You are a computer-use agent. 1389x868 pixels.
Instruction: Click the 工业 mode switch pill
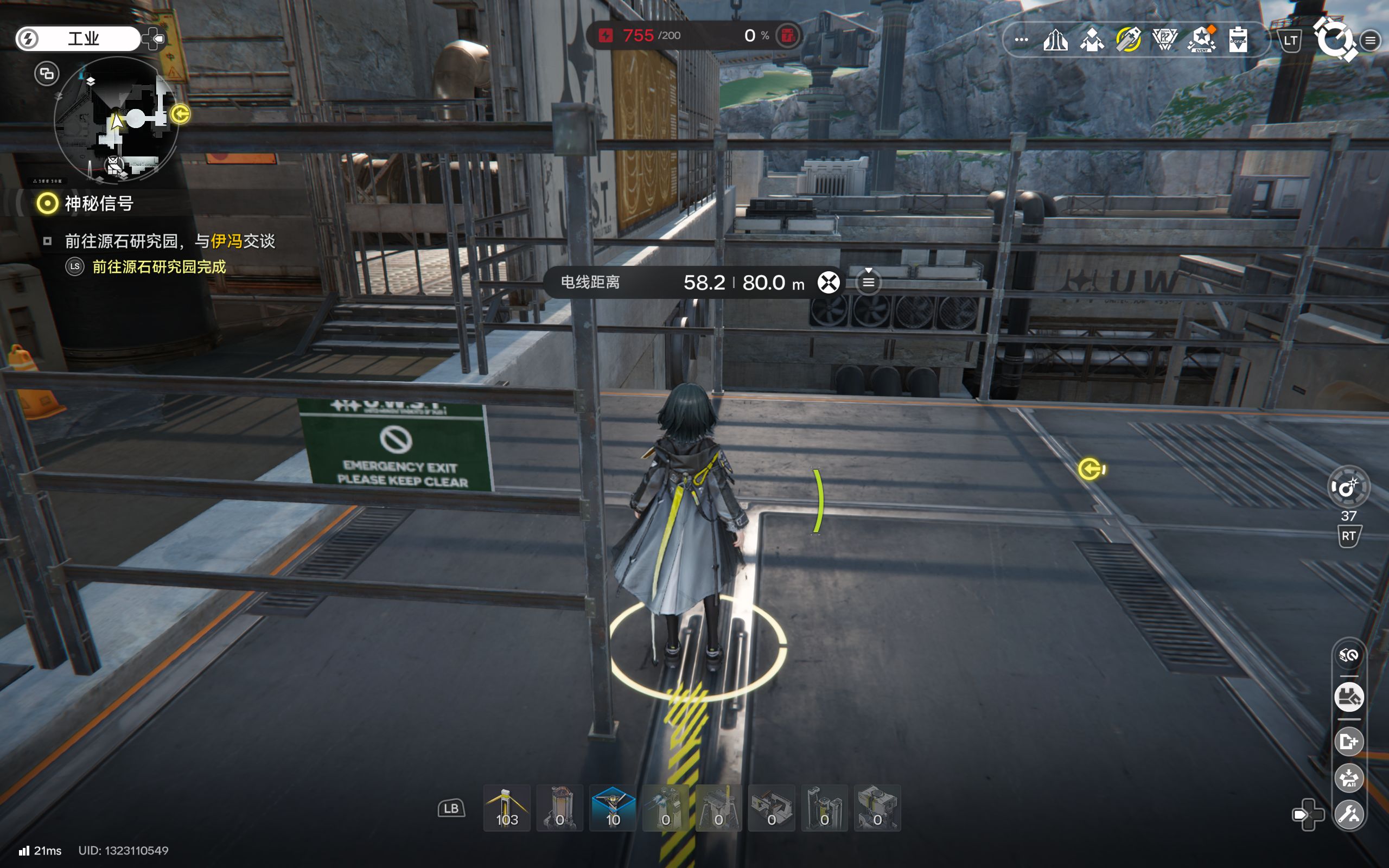(78, 39)
